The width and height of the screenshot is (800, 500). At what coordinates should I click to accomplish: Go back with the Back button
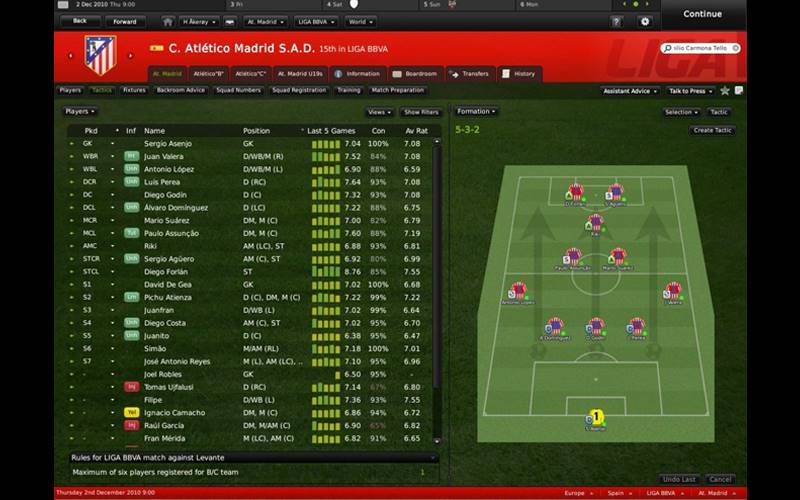80,20
